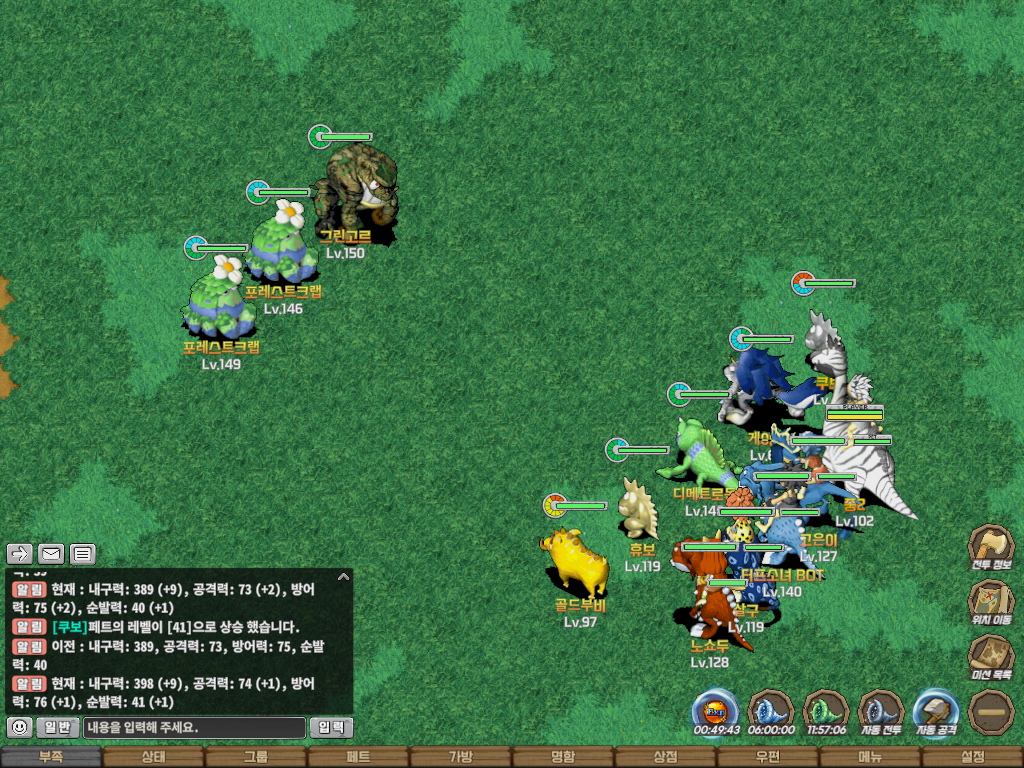Open the 메뉴 (Menu) entry
This screenshot has width=1024, height=768.
pos(870,757)
